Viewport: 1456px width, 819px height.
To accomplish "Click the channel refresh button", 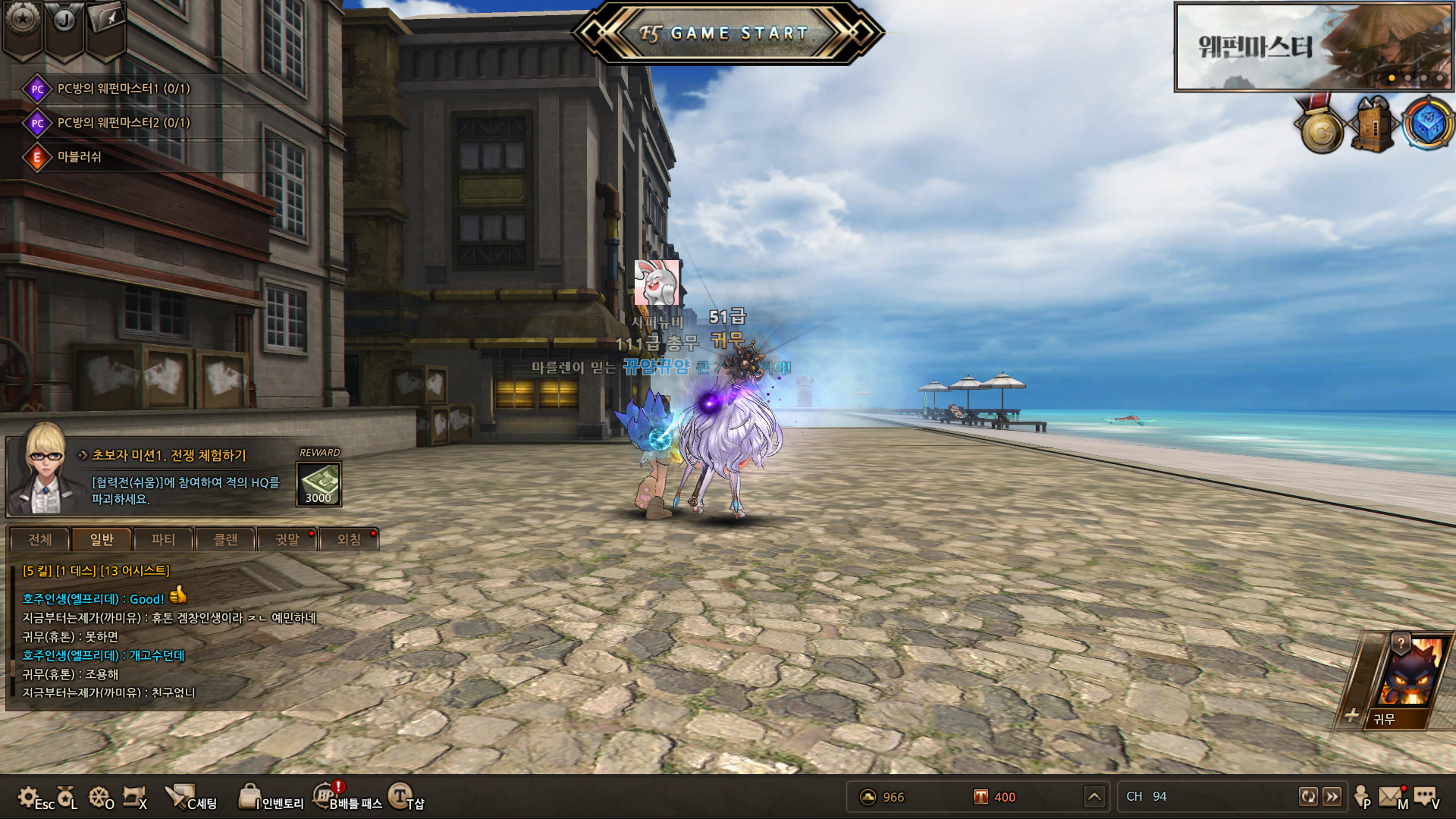I will pyautogui.click(x=1308, y=796).
